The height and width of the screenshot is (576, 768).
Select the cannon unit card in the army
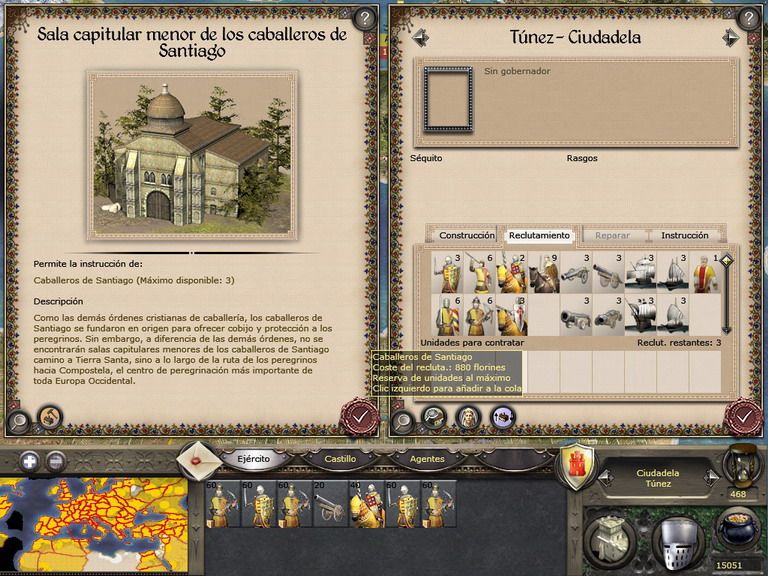click(330, 505)
